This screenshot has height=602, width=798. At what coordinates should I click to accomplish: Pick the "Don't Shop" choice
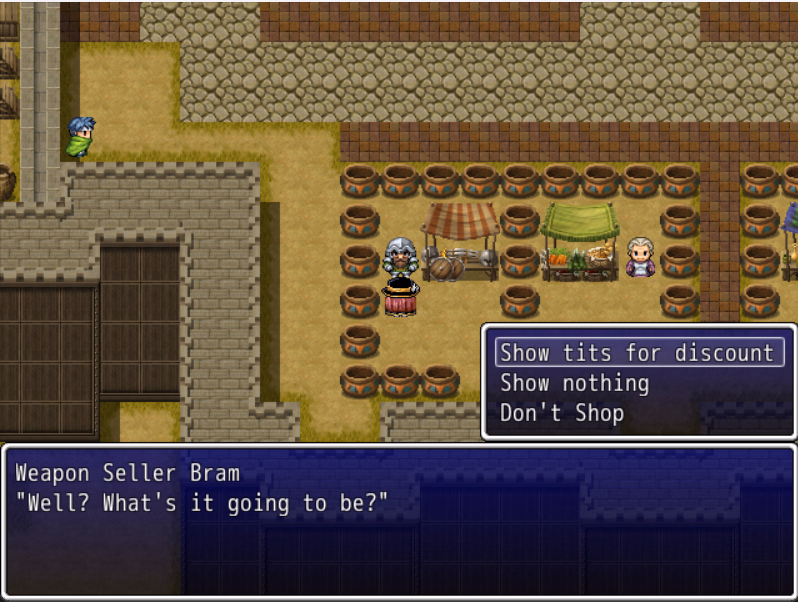[561, 413]
